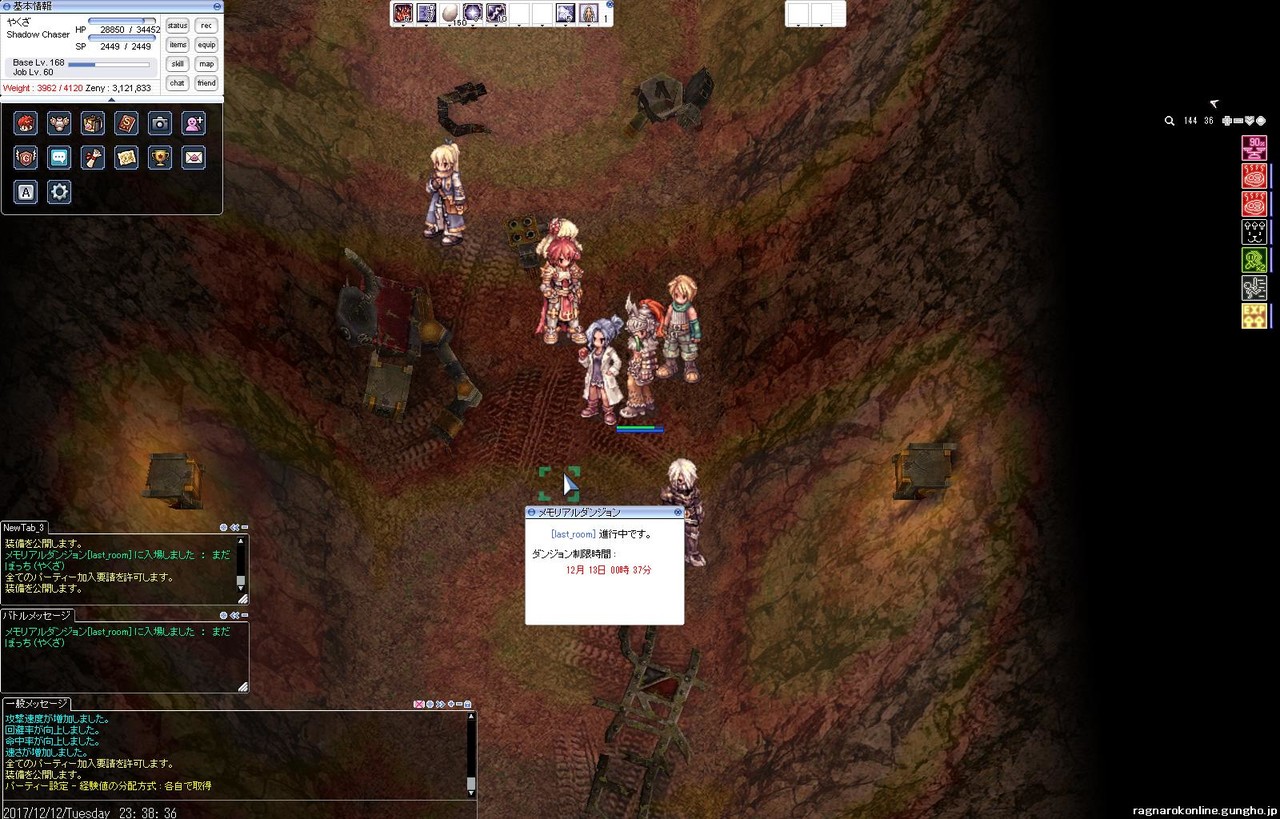Open the trophy achievements icon
Viewport: 1280px width, 819px height.
point(160,157)
